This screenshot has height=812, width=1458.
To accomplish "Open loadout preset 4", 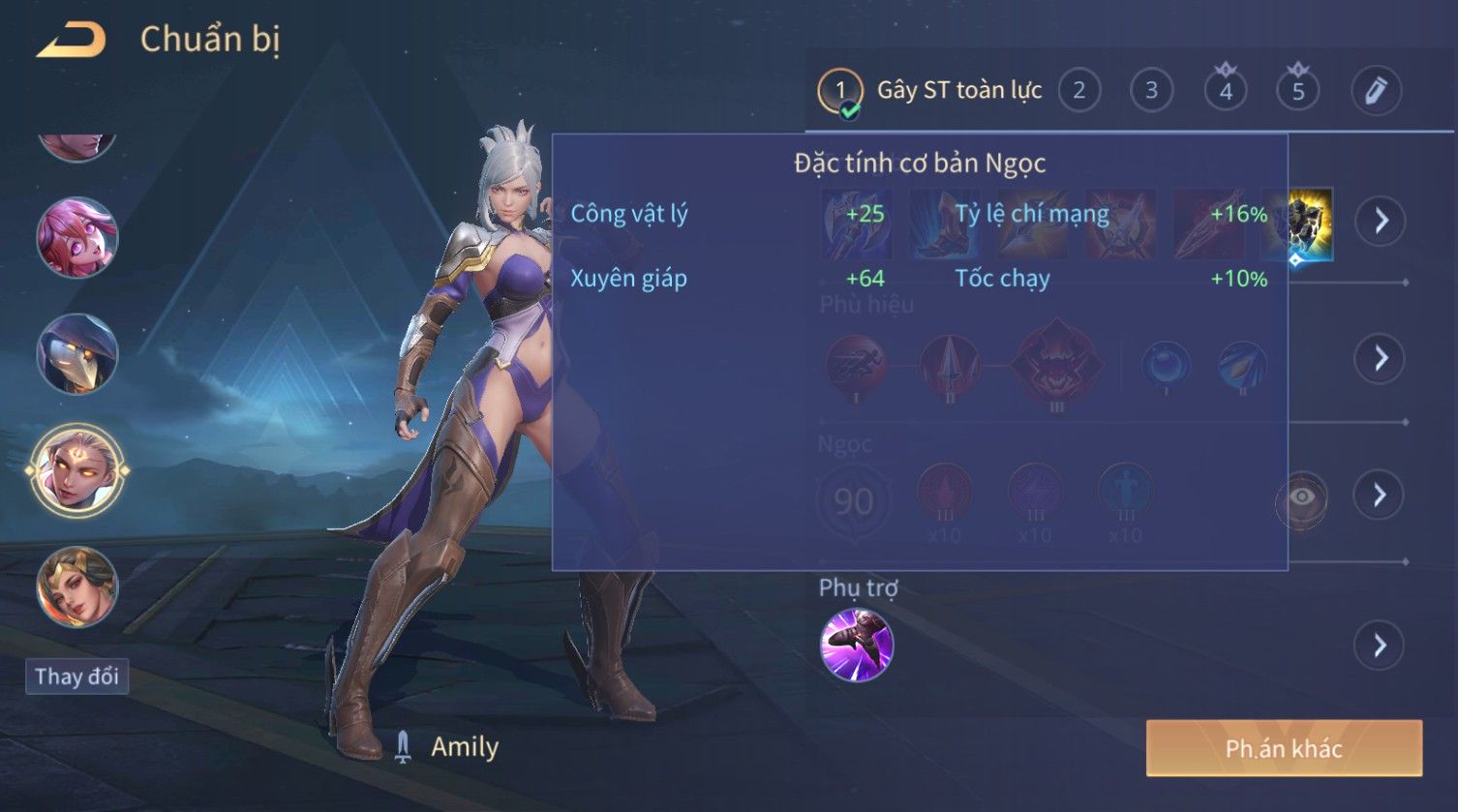I will tap(1226, 91).
